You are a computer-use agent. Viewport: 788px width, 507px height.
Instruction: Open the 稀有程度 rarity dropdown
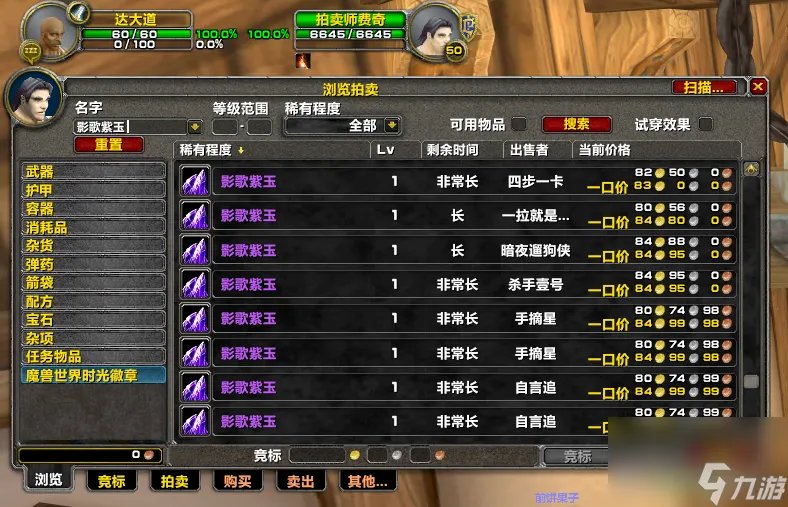392,126
